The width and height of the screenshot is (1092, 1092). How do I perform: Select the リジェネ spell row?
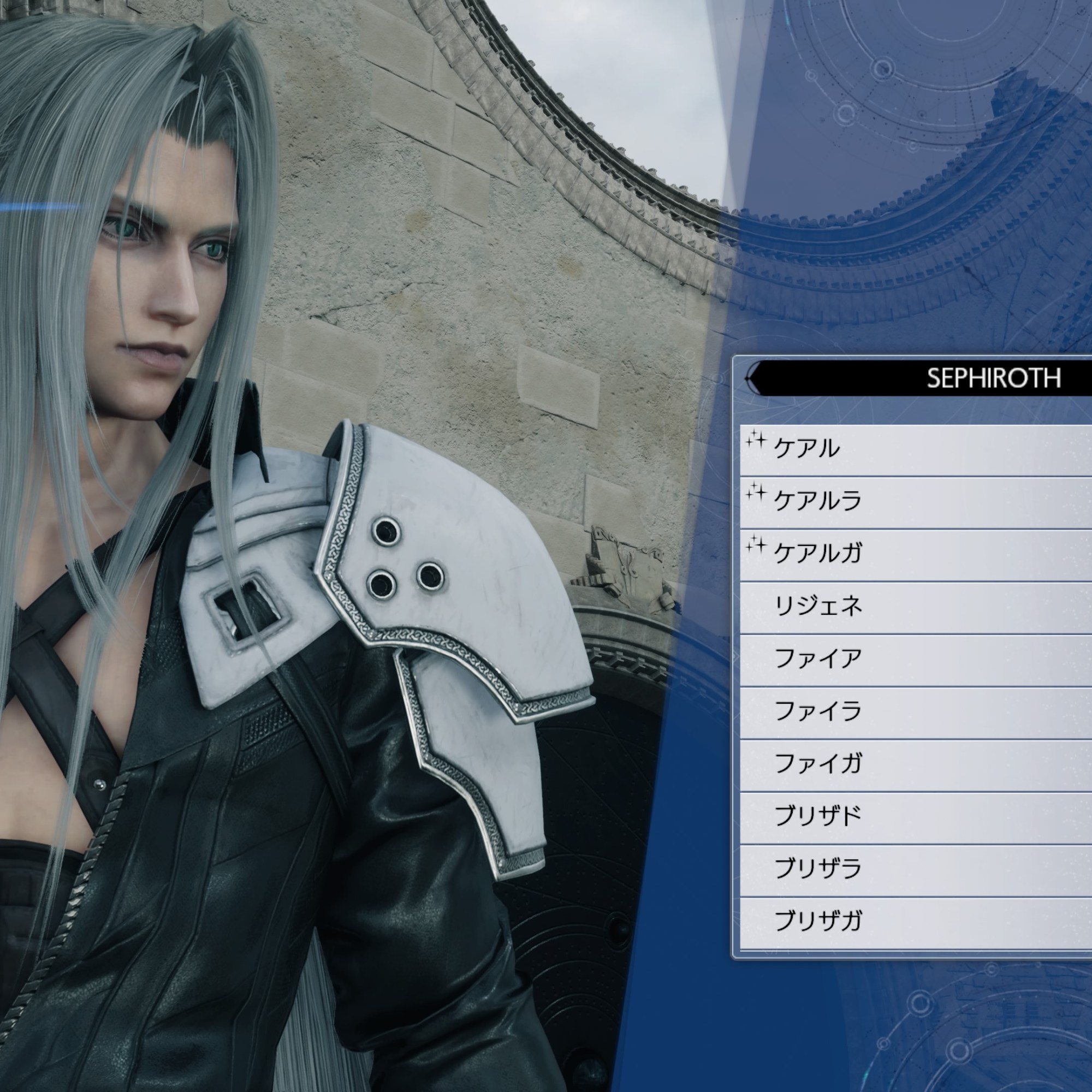[916, 607]
